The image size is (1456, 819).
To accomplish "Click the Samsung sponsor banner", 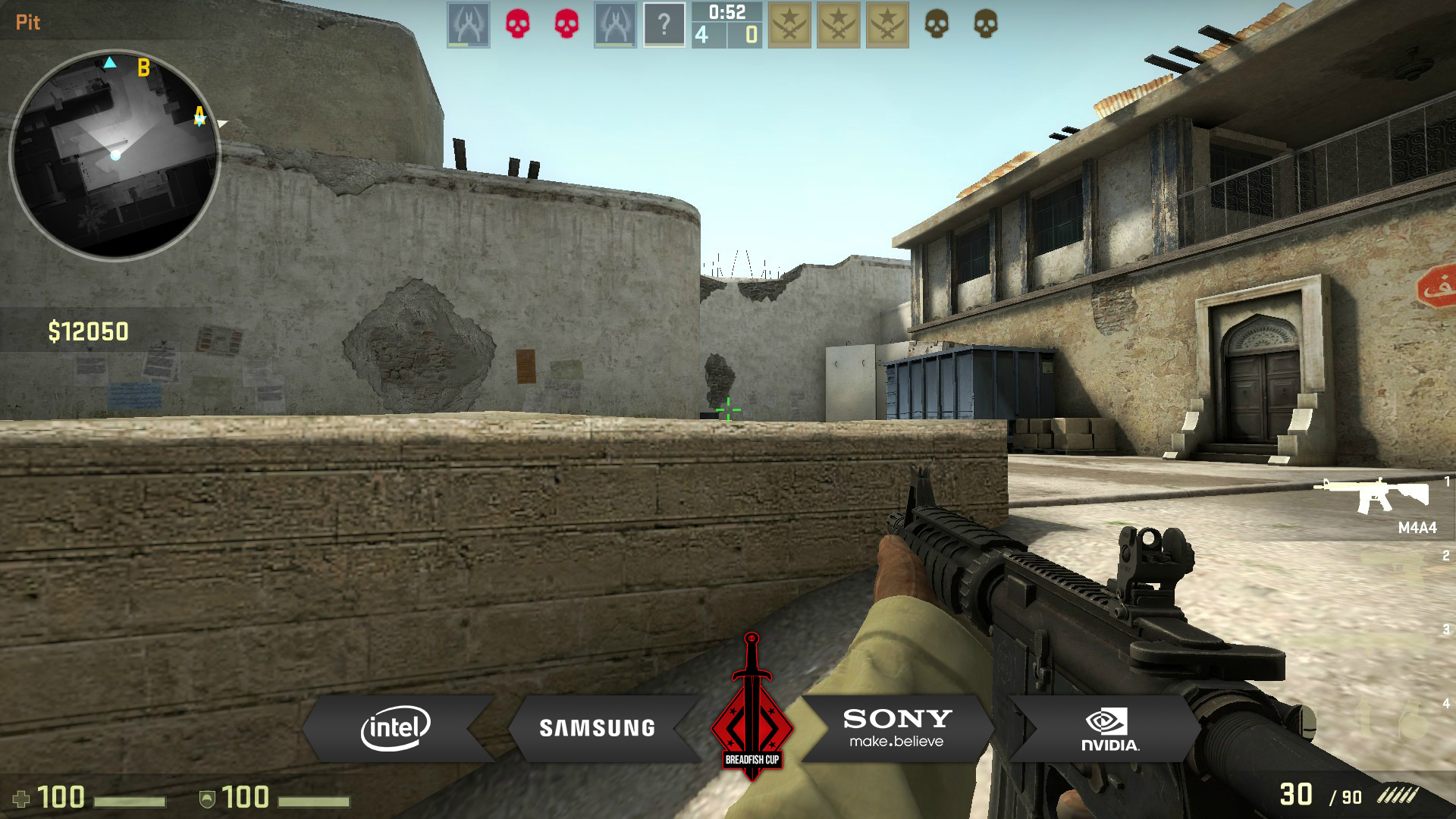I will 597,728.
